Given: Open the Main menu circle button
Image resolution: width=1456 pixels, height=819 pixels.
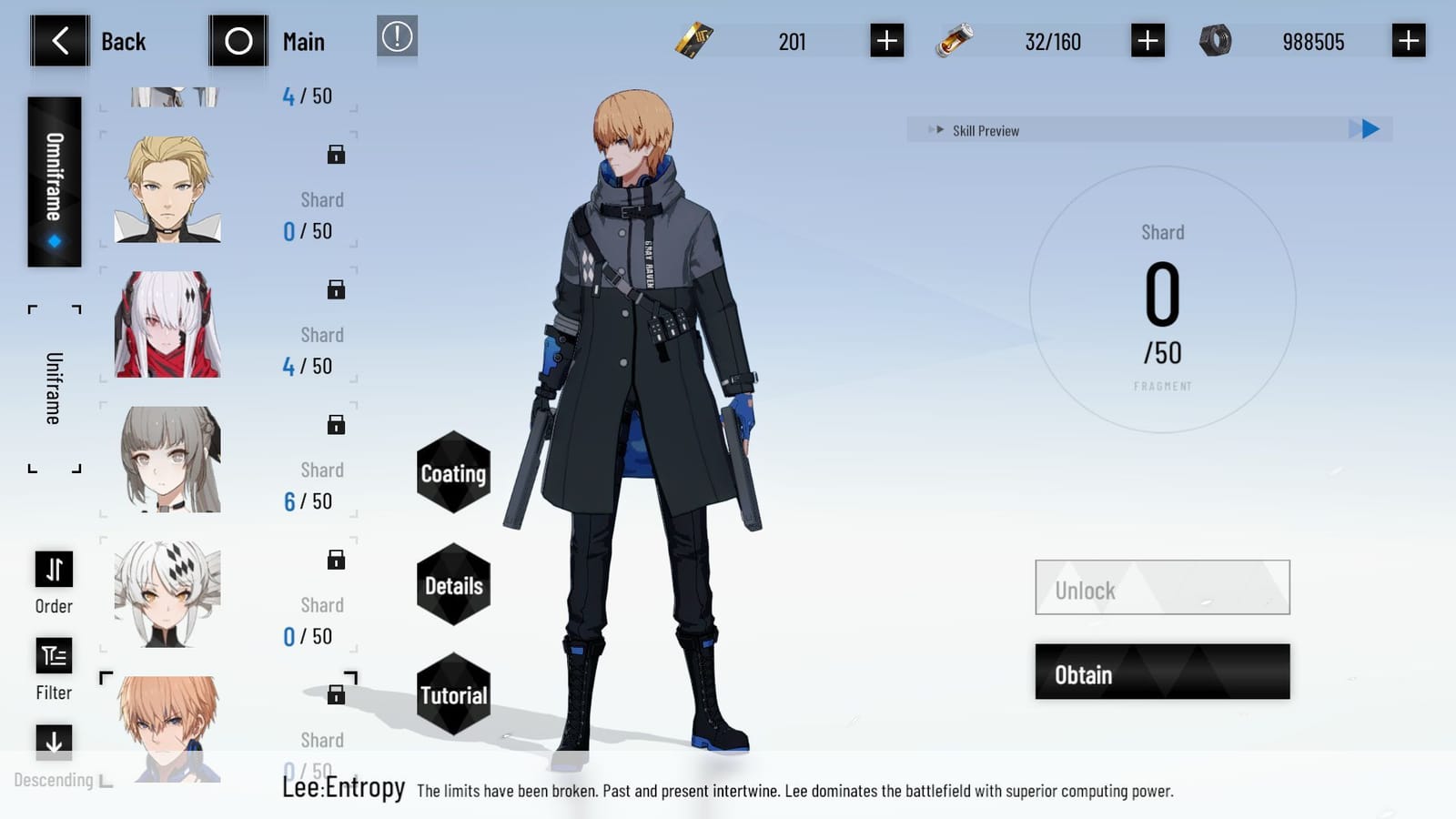Looking at the screenshot, I should [x=238, y=40].
